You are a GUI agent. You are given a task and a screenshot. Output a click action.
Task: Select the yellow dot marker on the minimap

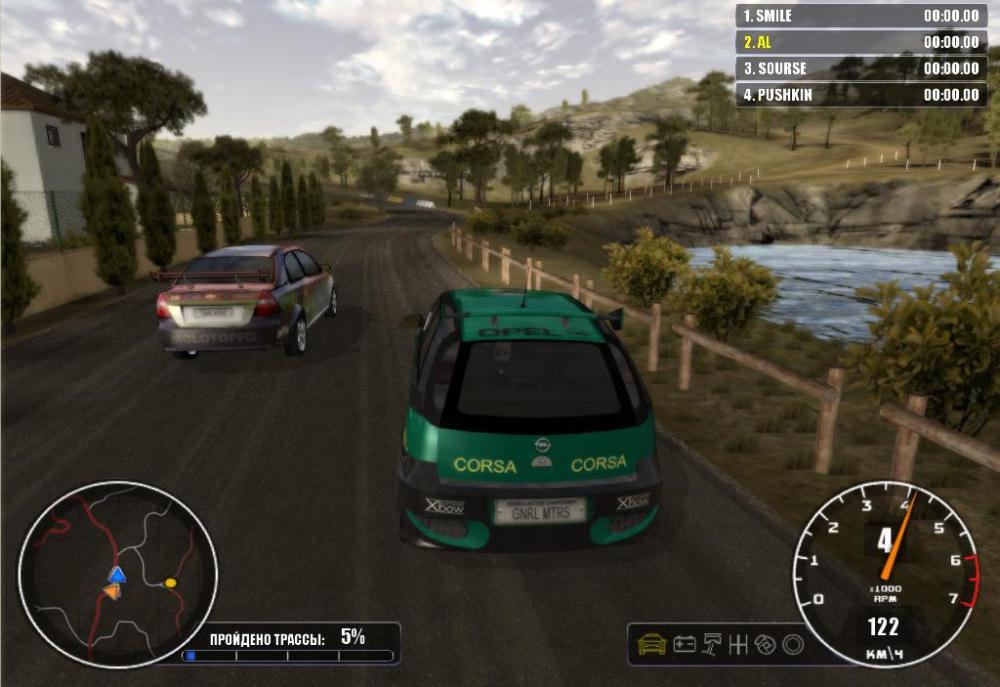(171, 582)
